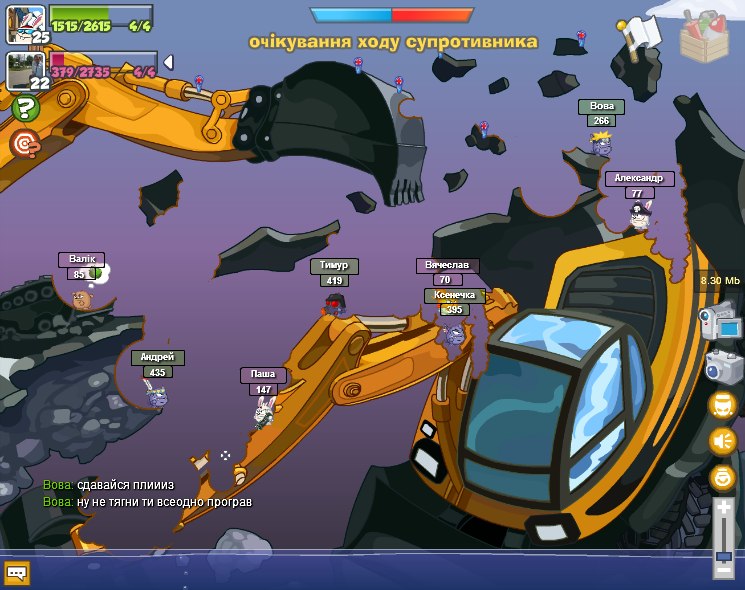Zoom in with the plus button
Viewport: 745px width, 590px height.
[723, 507]
